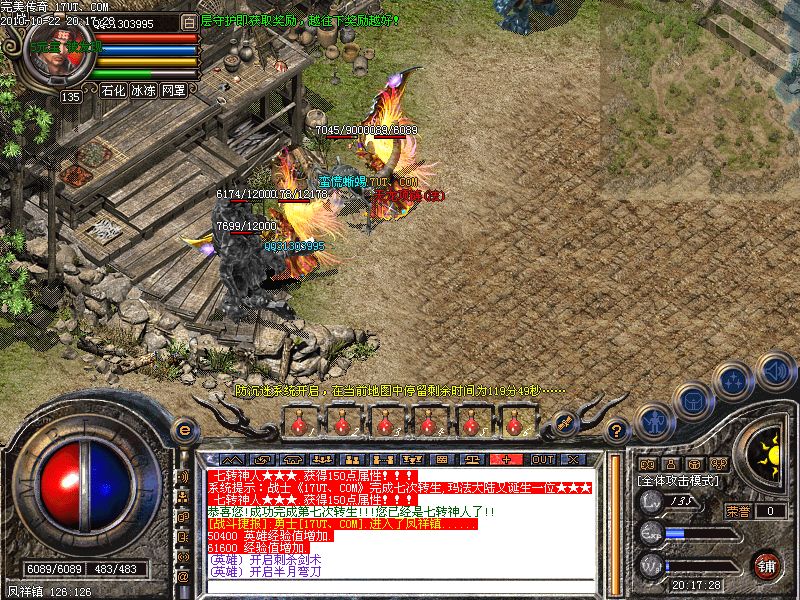Select the 网罩 skill button
Screen dimensions: 800x600
click(174, 90)
